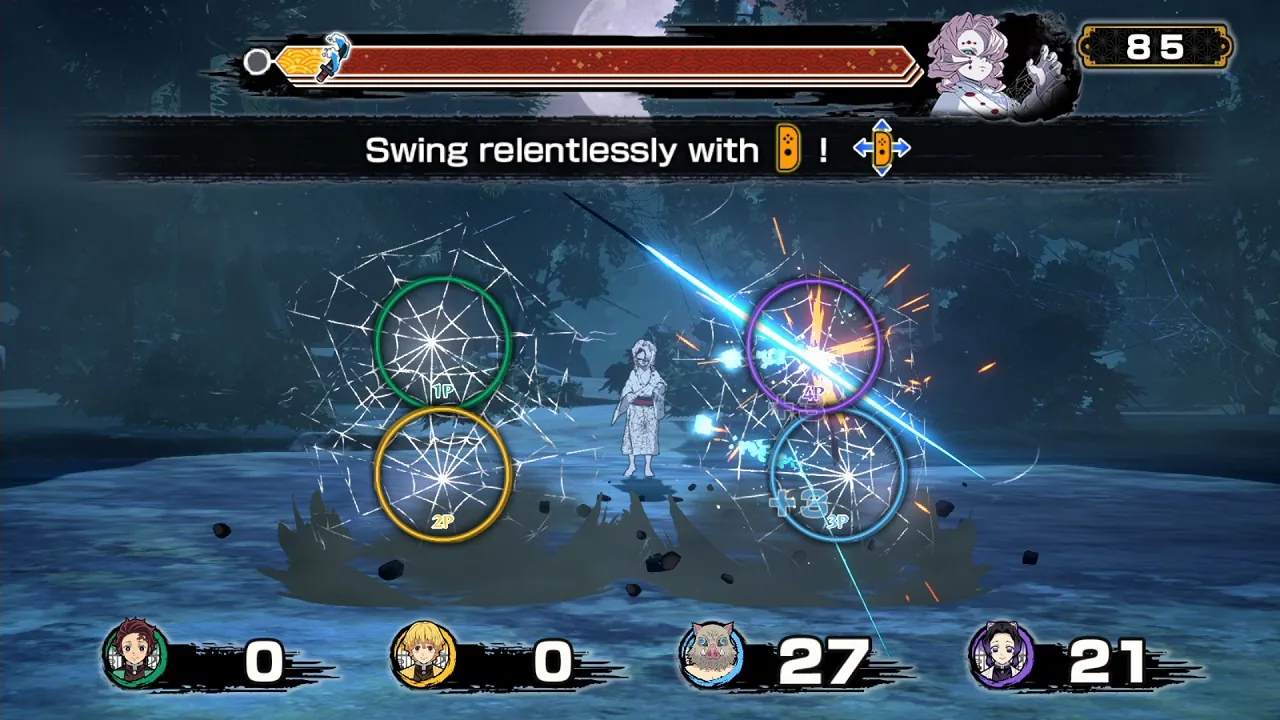Click the white marker at the health bar's left end
The height and width of the screenshot is (720, 1280).
[x=257, y=62]
